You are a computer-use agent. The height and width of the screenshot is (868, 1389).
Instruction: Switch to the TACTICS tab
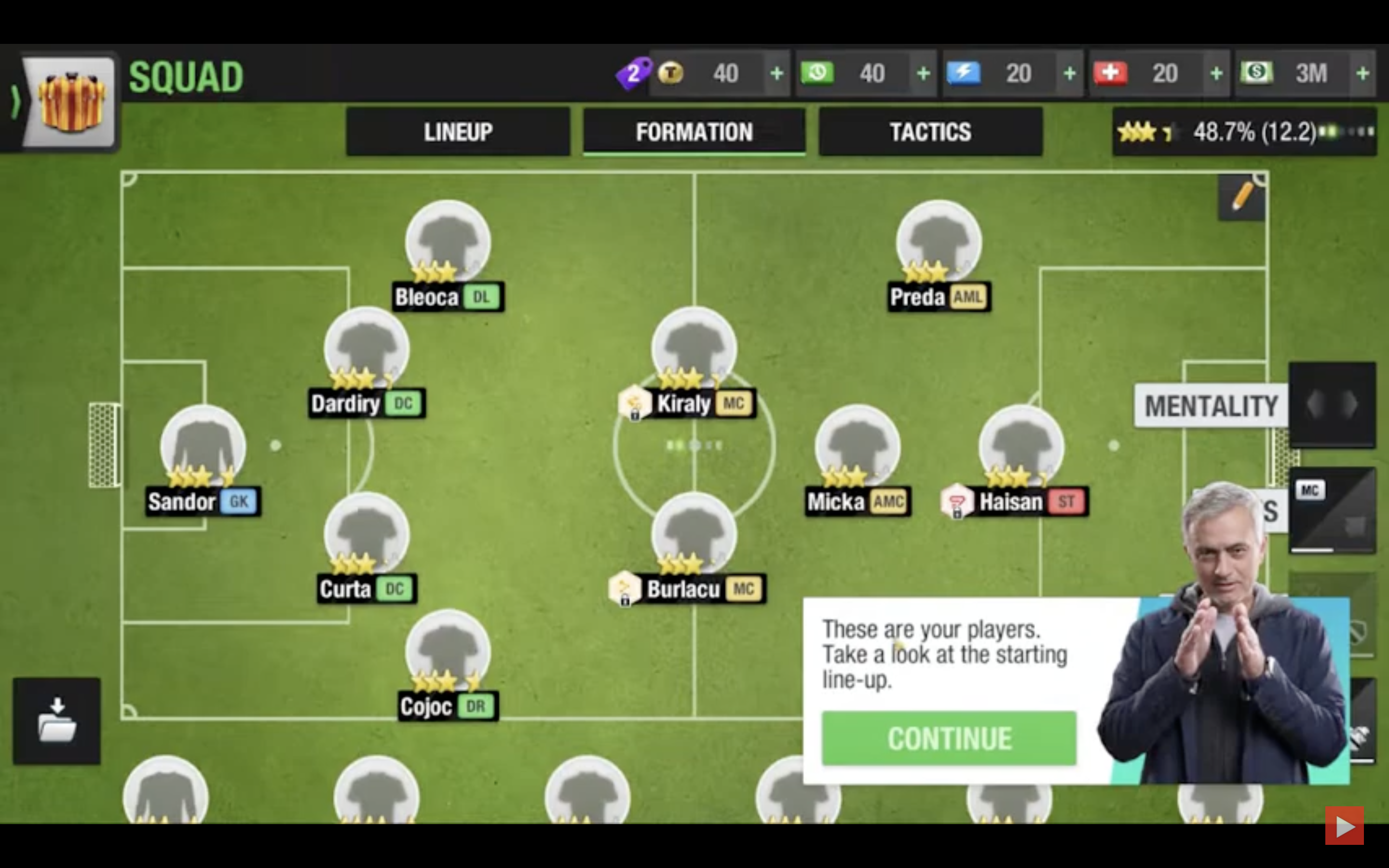[930, 132]
